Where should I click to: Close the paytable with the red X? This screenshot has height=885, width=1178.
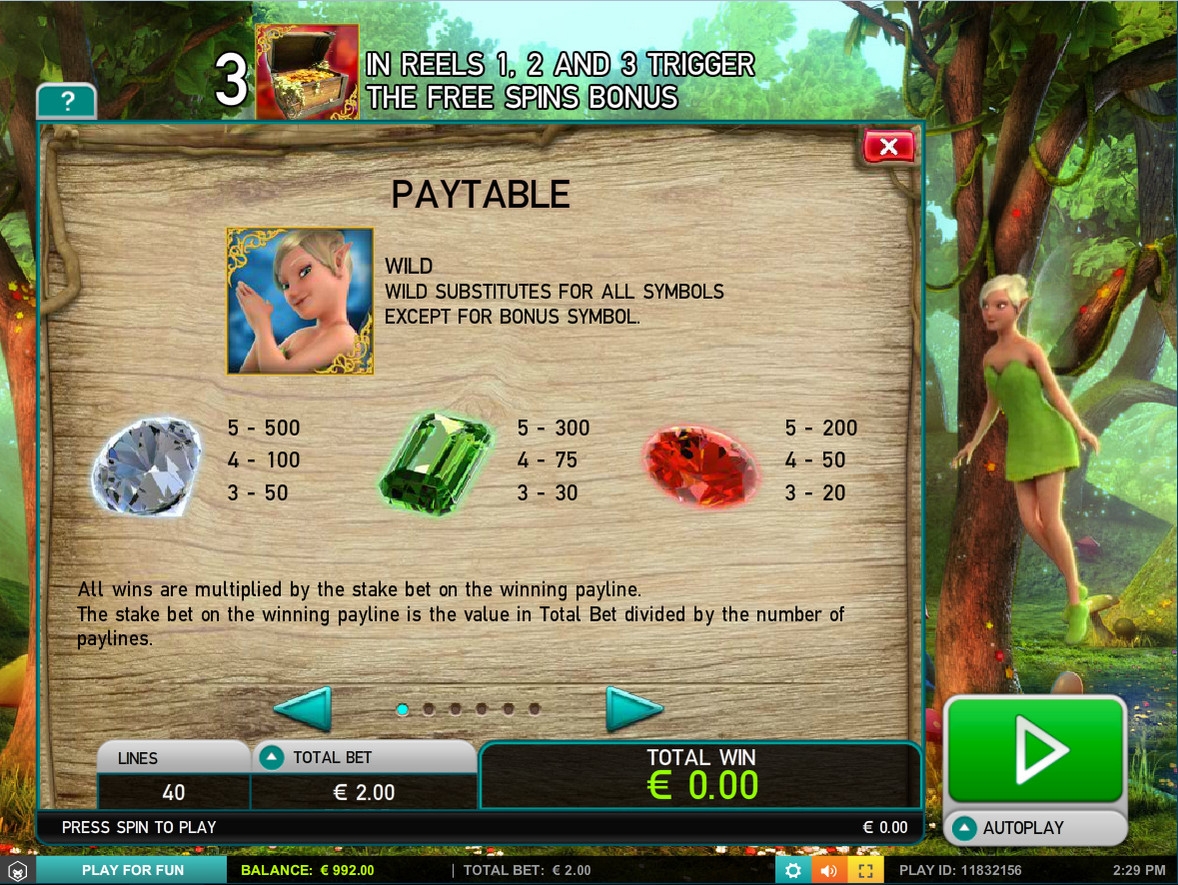888,148
